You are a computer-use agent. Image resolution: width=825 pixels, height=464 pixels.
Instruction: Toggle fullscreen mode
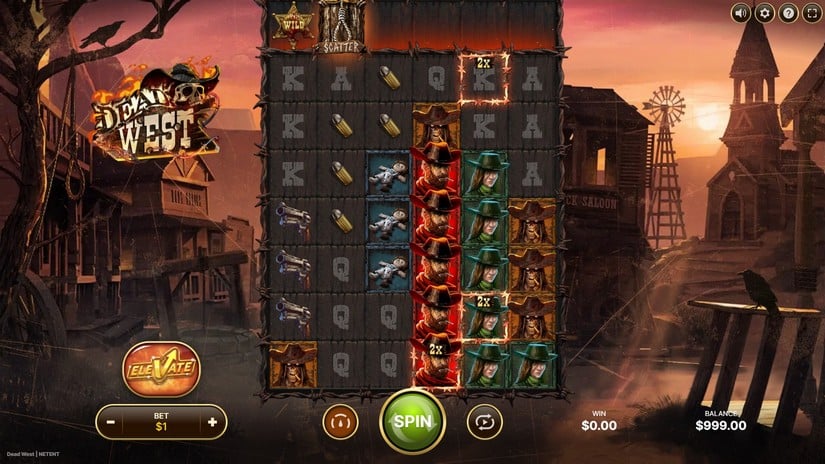click(811, 13)
